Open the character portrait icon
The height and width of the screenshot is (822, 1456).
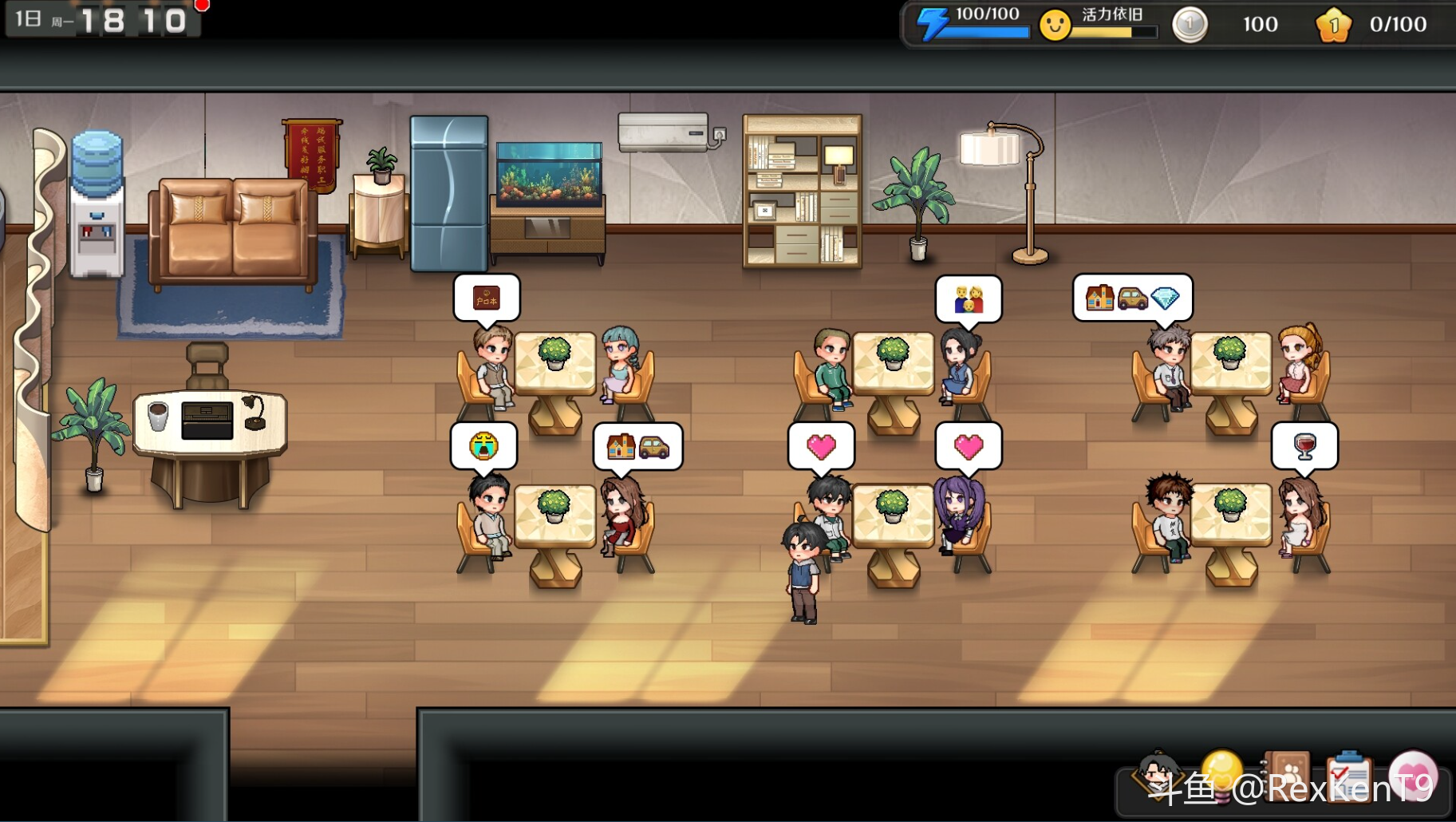tap(1158, 774)
